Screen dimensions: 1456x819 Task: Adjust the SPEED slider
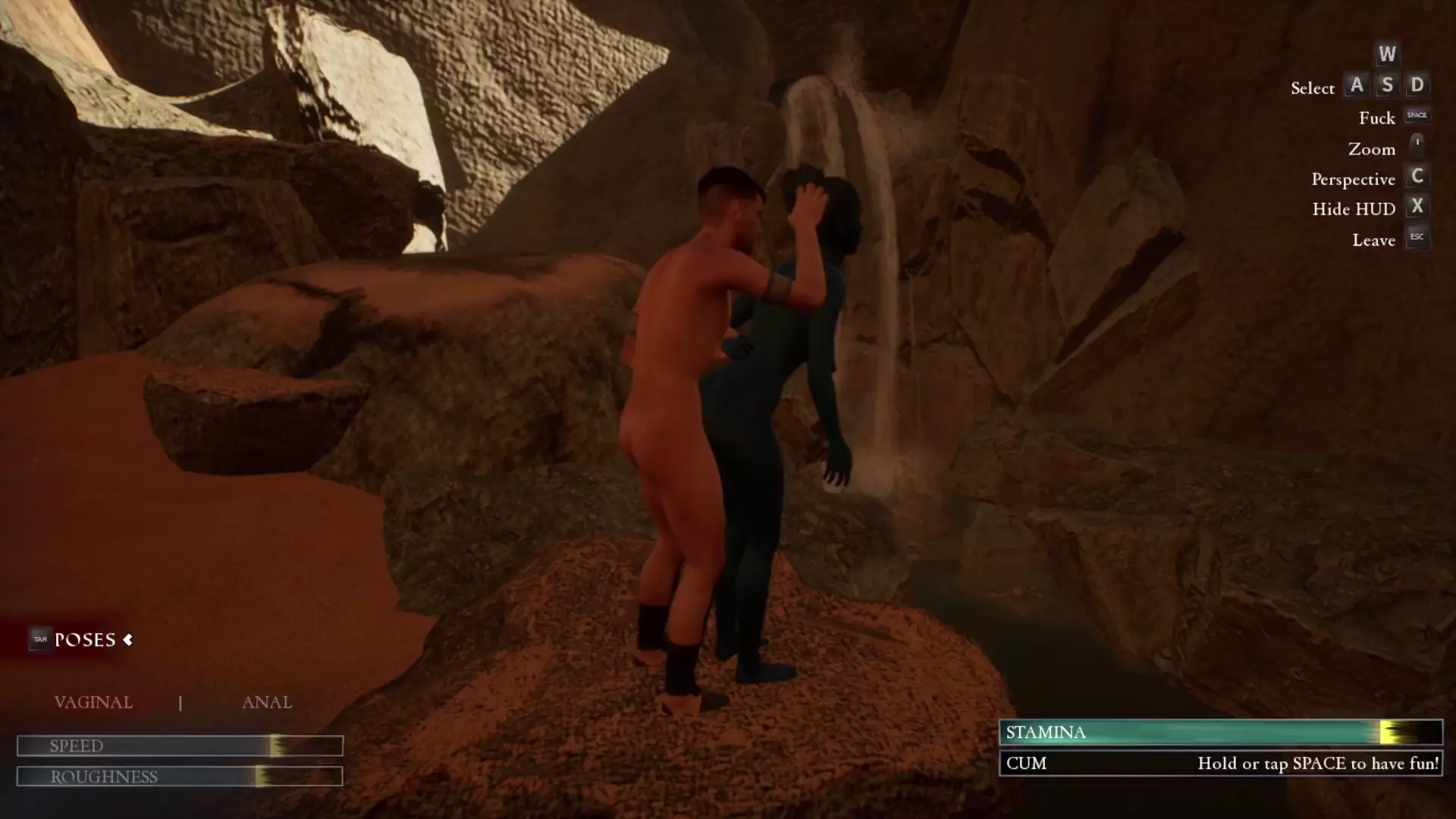[x=275, y=746]
